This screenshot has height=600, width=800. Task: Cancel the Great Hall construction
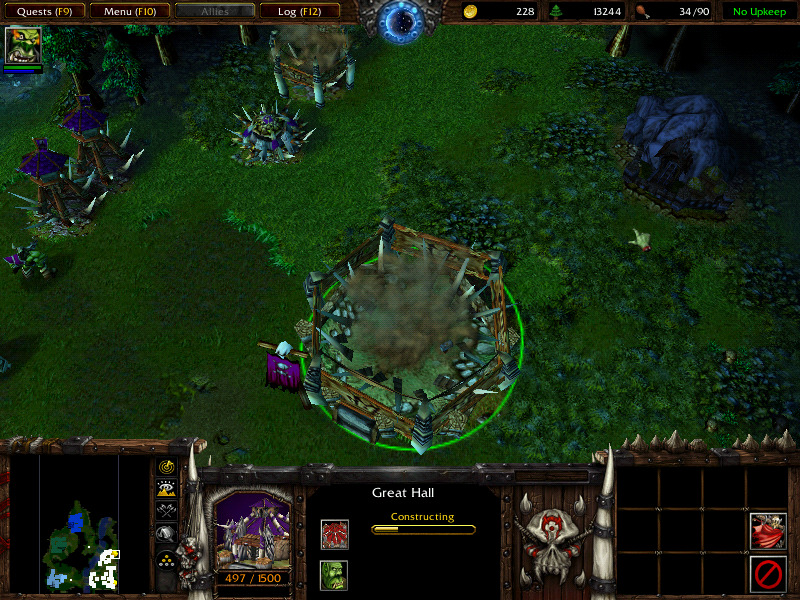[x=767, y=575]
